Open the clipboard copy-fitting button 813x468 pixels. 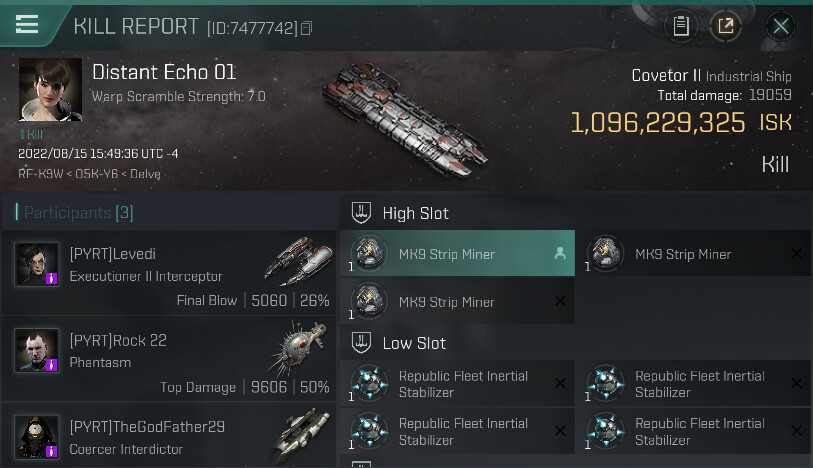[x=681, y=27]
